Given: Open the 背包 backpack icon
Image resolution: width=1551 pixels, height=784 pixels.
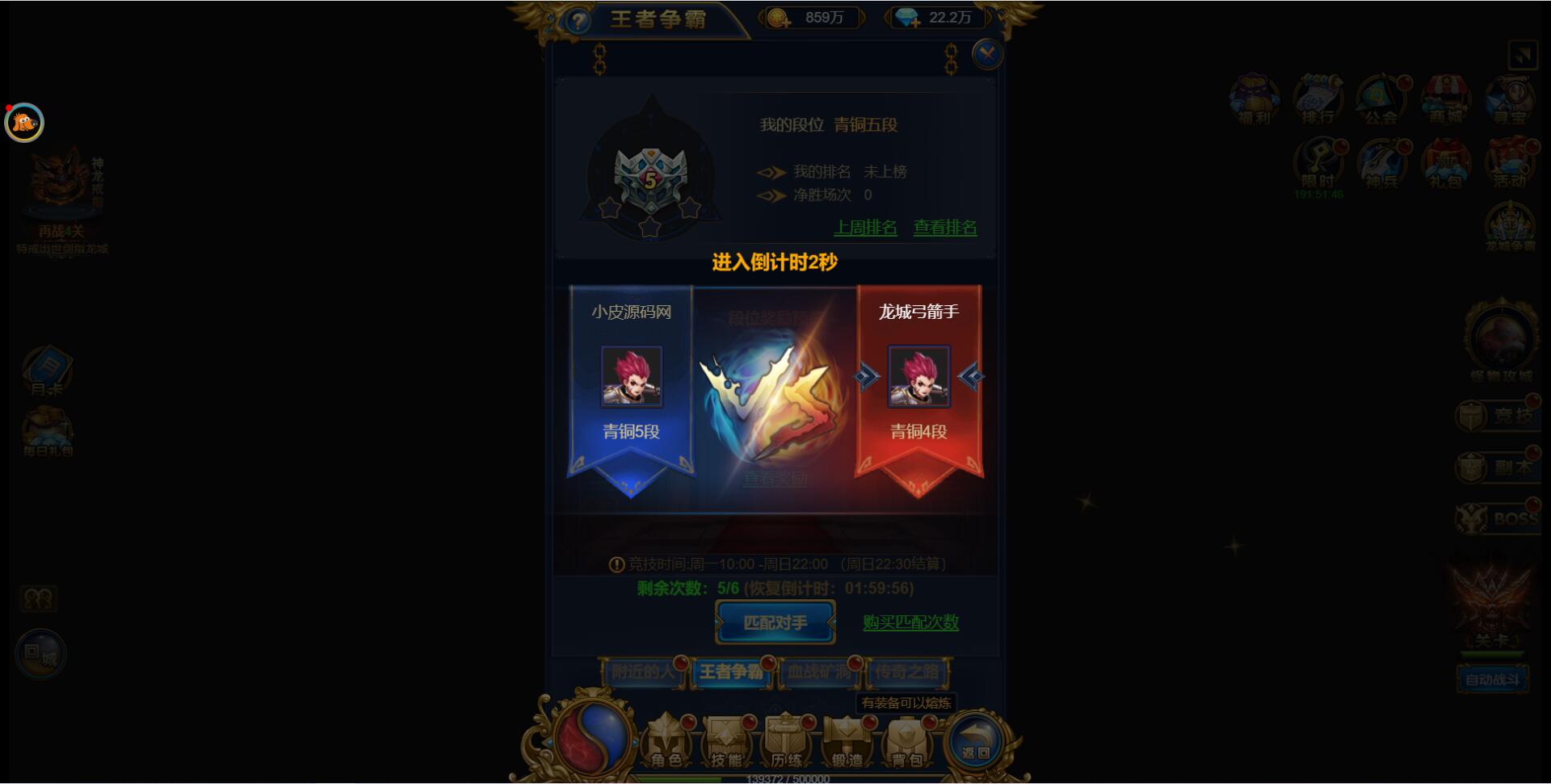Looking at the screenshot, I should (906, 740).
